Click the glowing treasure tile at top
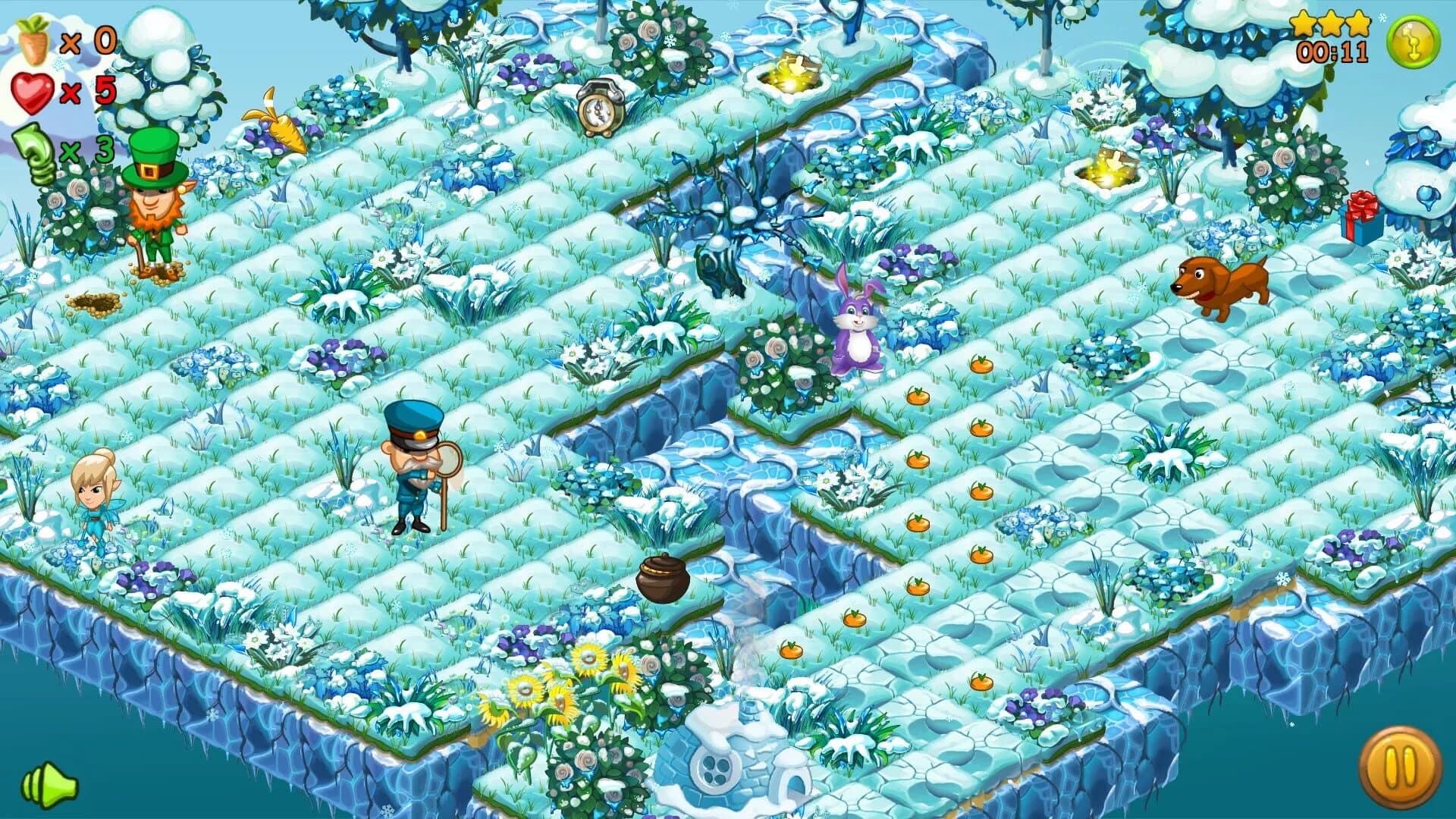 coord(792,72)
